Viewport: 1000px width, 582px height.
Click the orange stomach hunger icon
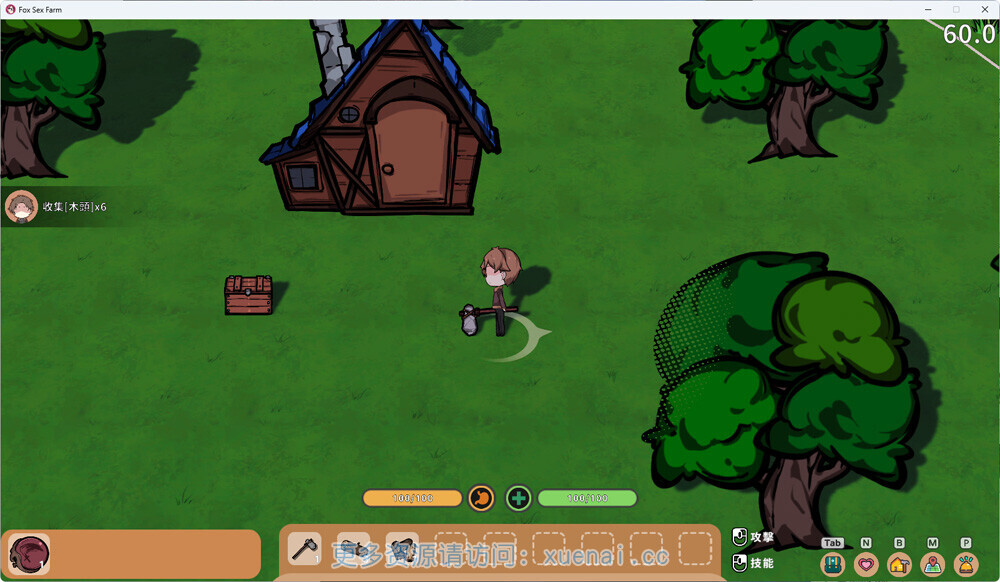482,498
